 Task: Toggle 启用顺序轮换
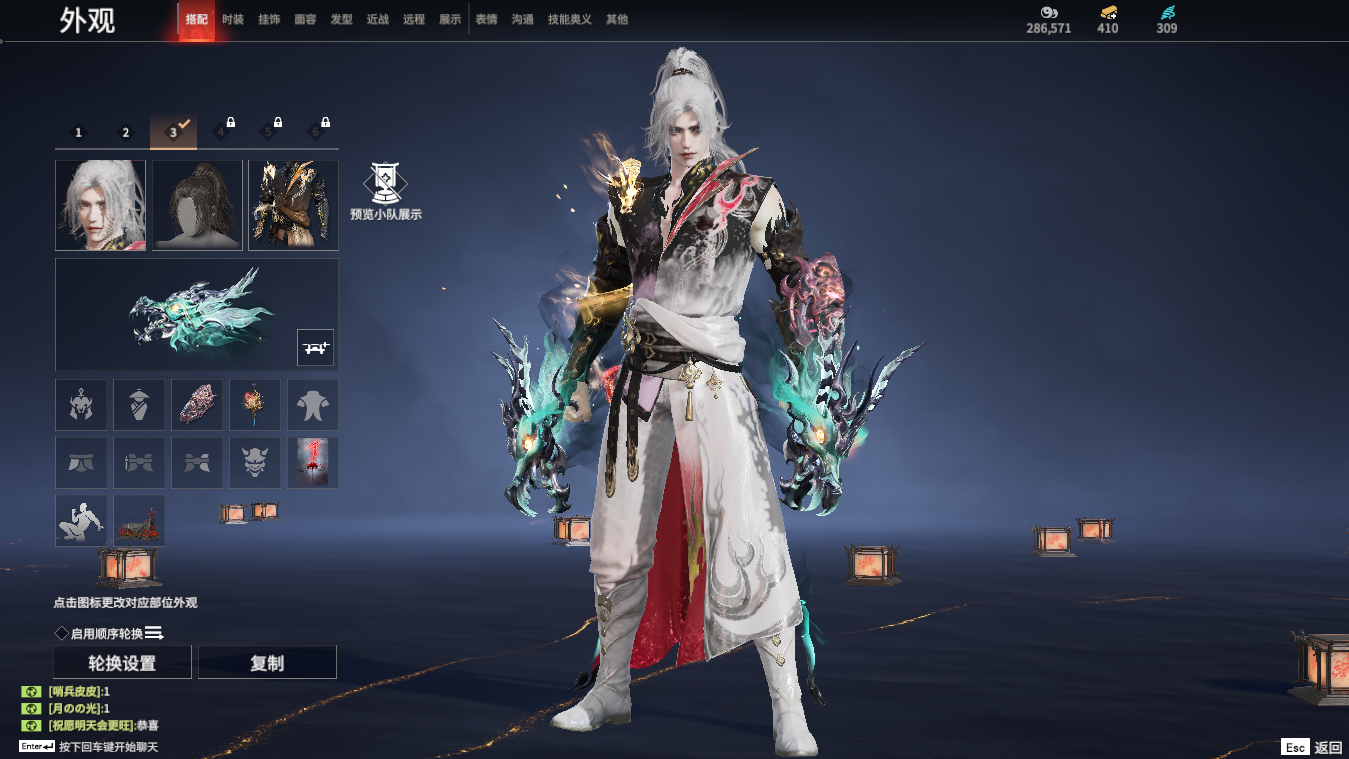tap(62, 633)
